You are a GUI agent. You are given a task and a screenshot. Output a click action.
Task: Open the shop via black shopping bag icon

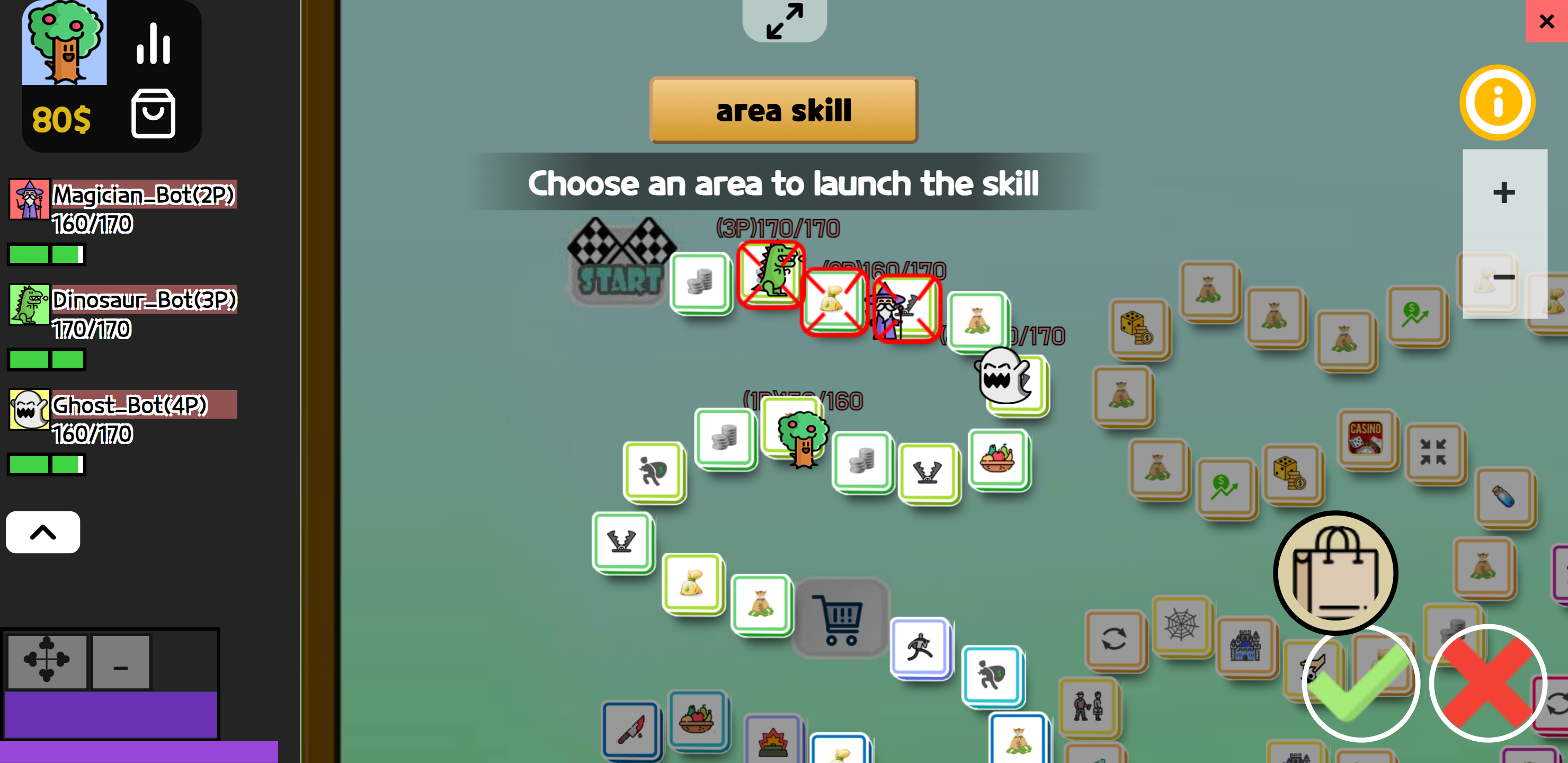click(154, 114)
